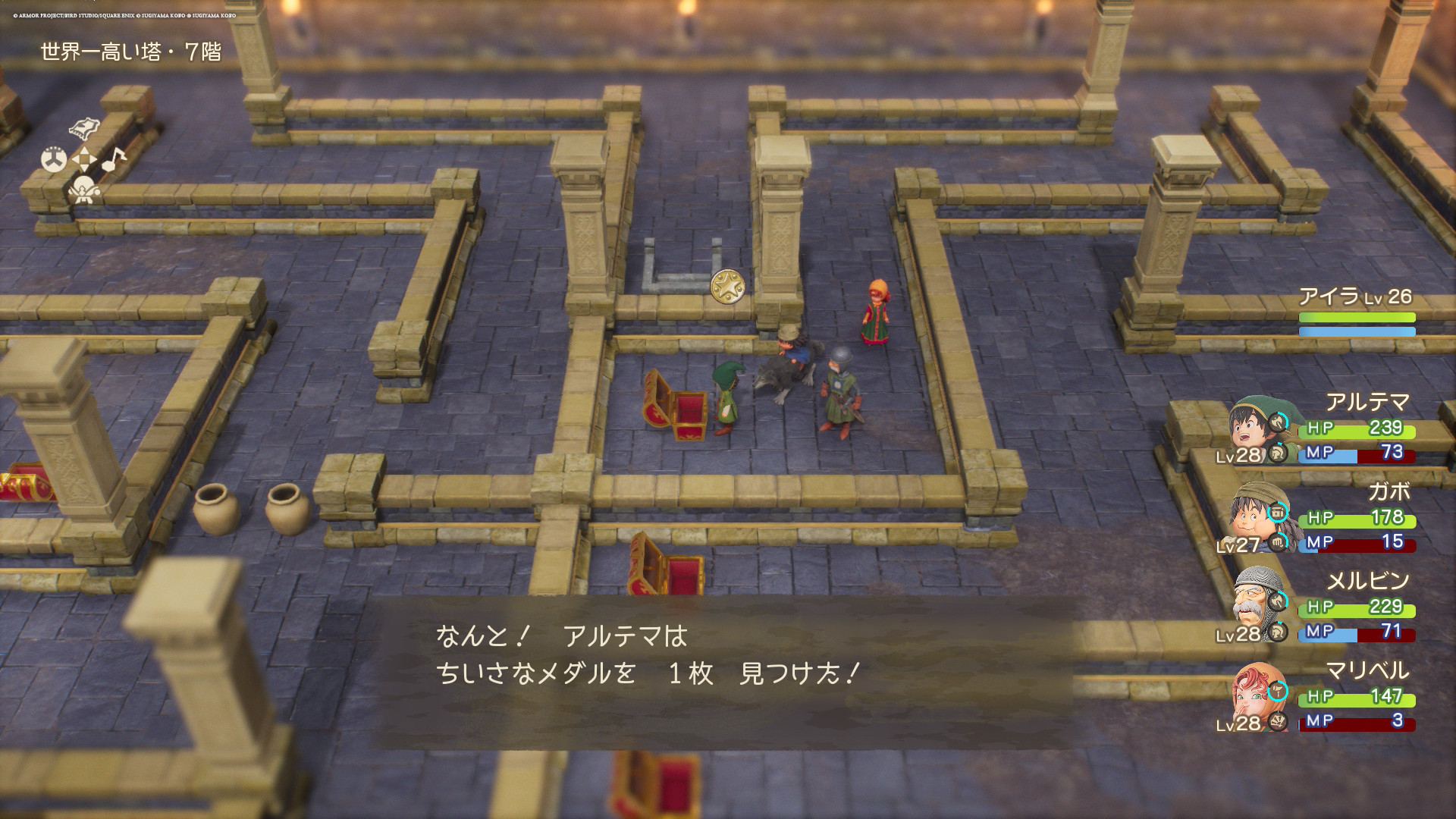Select アルテマ's party portrait

(1253, 428)
